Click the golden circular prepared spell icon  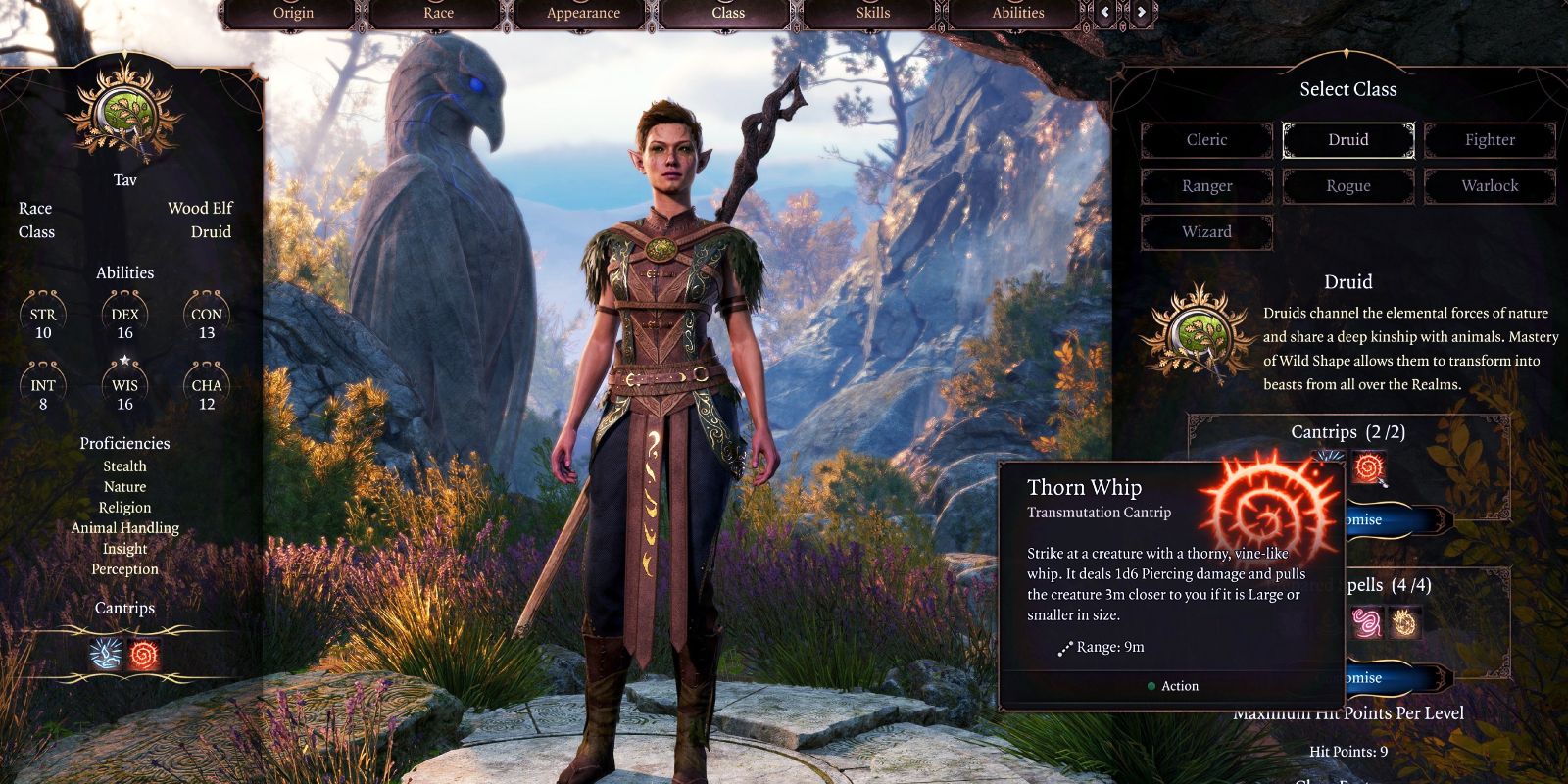click(x=1405, y=622)
